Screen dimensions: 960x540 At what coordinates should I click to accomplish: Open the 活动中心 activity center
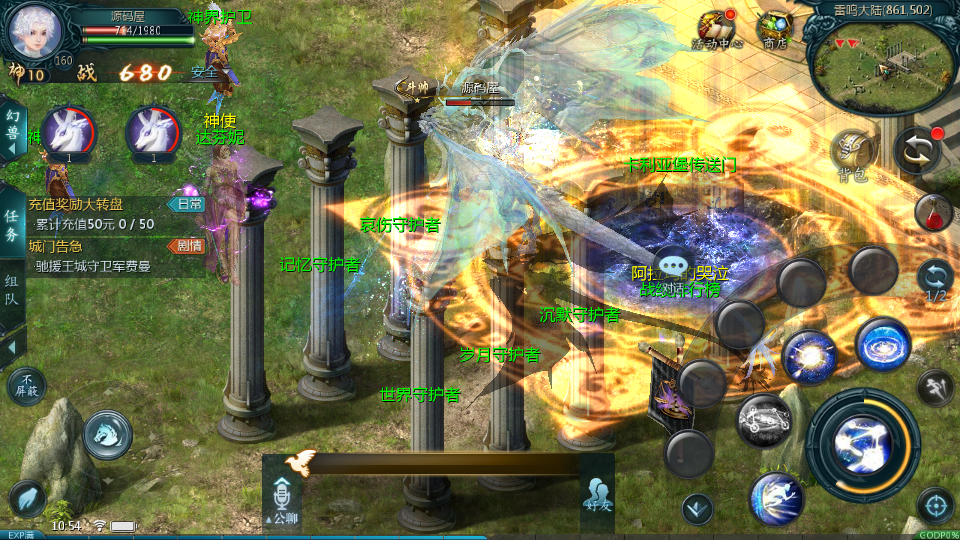coord(717,28)
